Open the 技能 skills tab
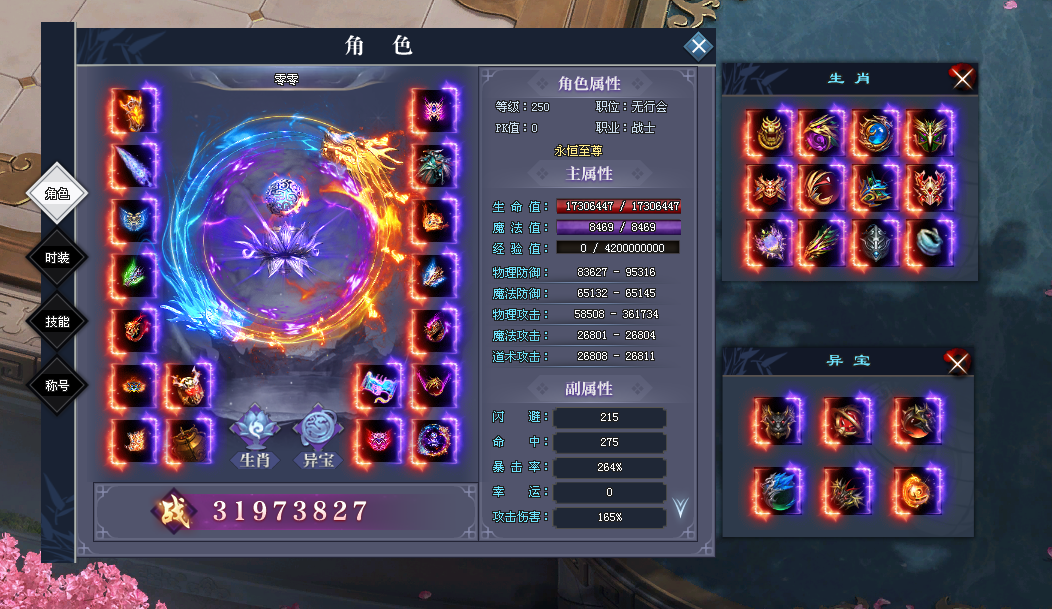This screenshot has height=609, width=1052. tap(58, 321)
